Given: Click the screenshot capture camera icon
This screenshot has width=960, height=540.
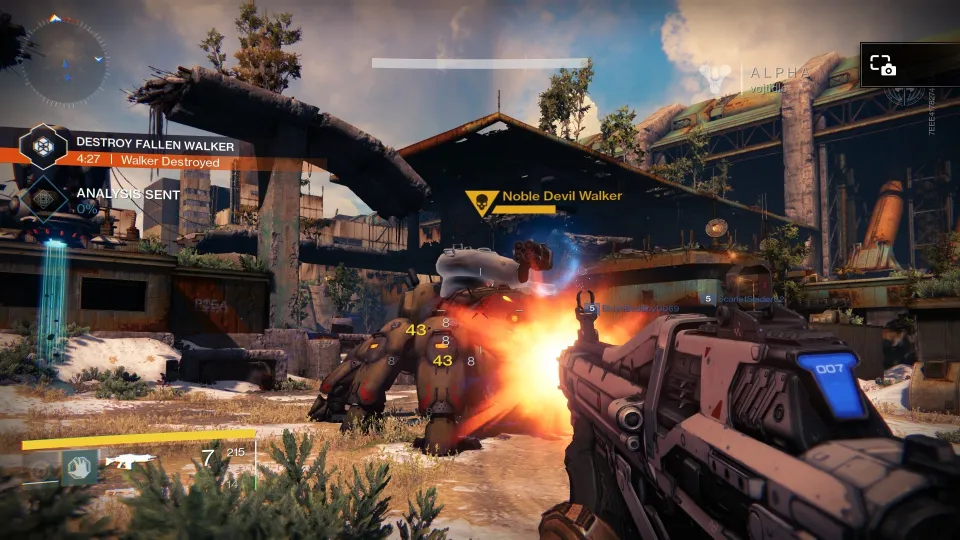Looking at the screenshot, I should click(882, 66).
